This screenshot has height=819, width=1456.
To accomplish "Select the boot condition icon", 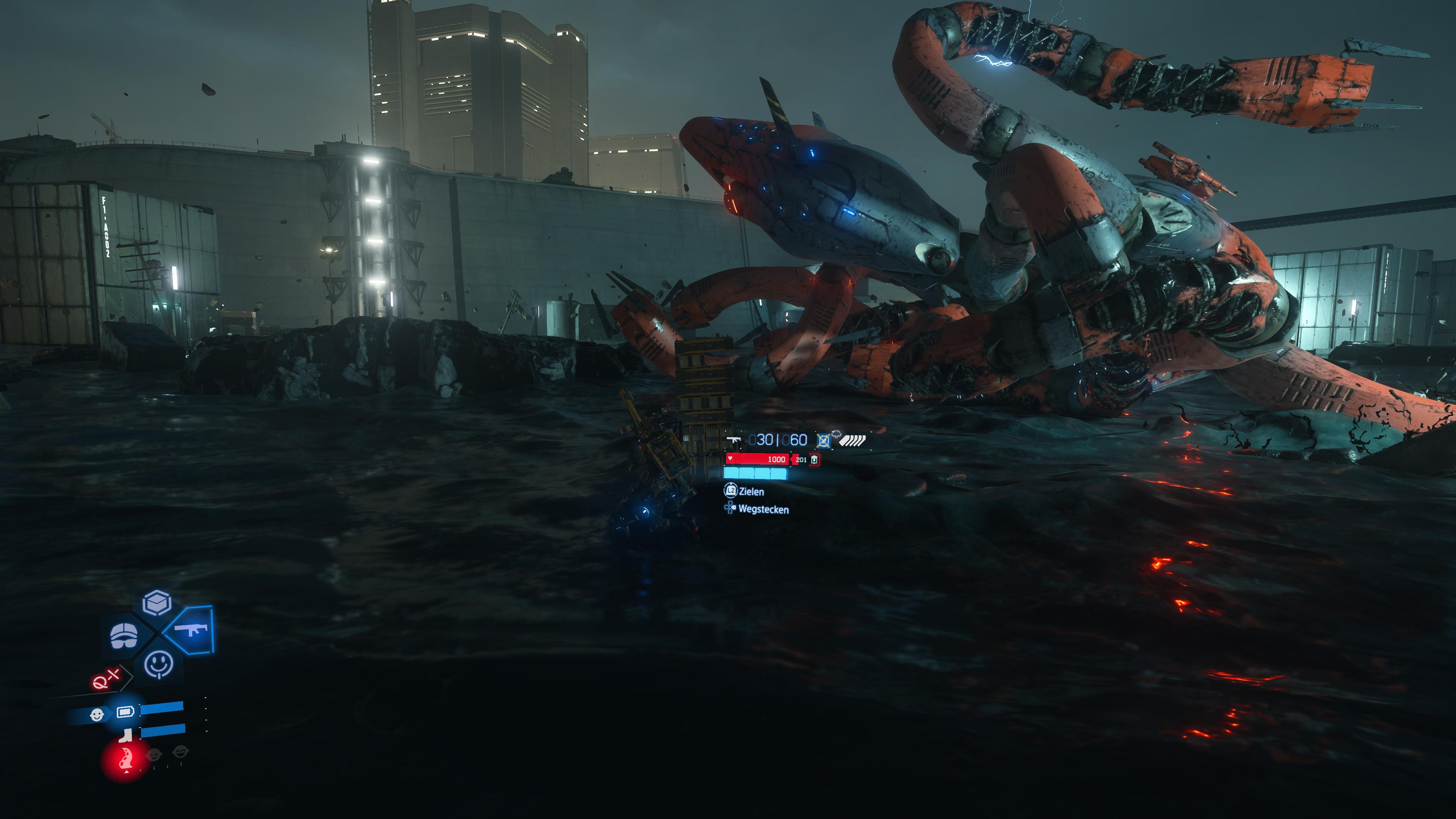I will coord(126,736).
